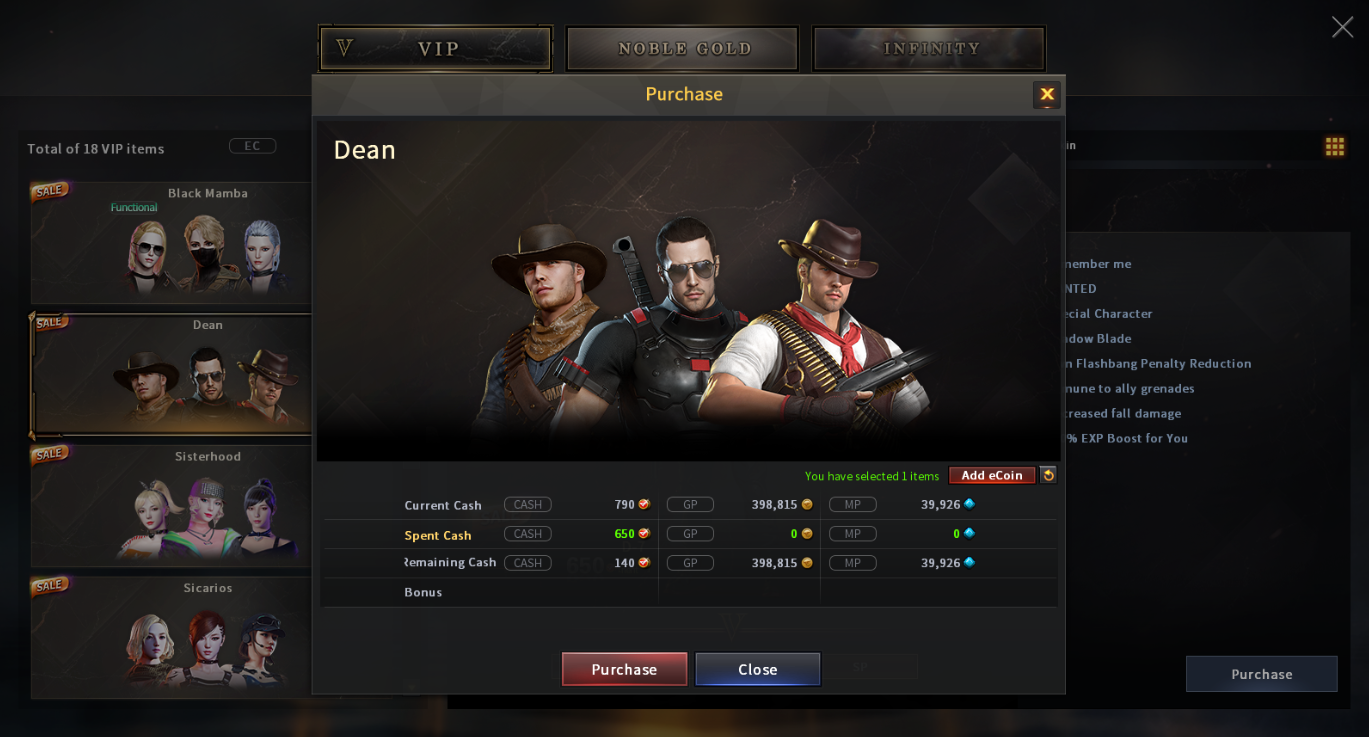Viewport: 1369px width, 737px height.
Task: Switch to the VIP tab
Action: 435,48
